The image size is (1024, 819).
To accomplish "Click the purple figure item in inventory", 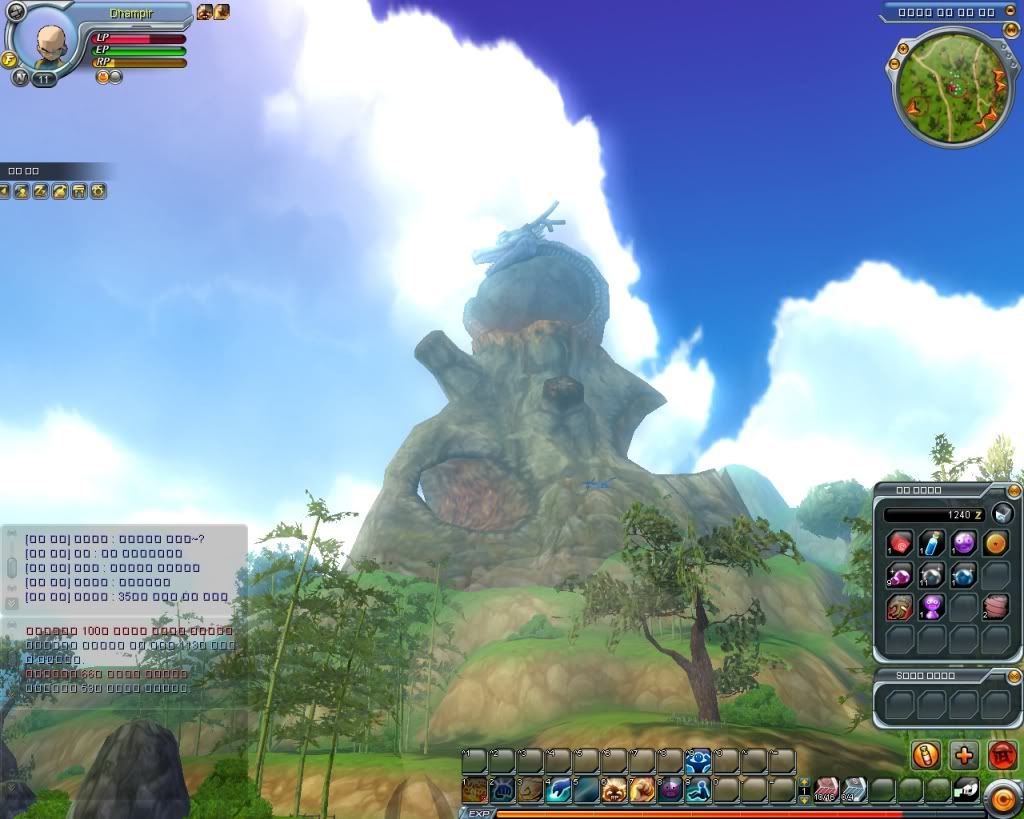I will click(x=932, y=607).
